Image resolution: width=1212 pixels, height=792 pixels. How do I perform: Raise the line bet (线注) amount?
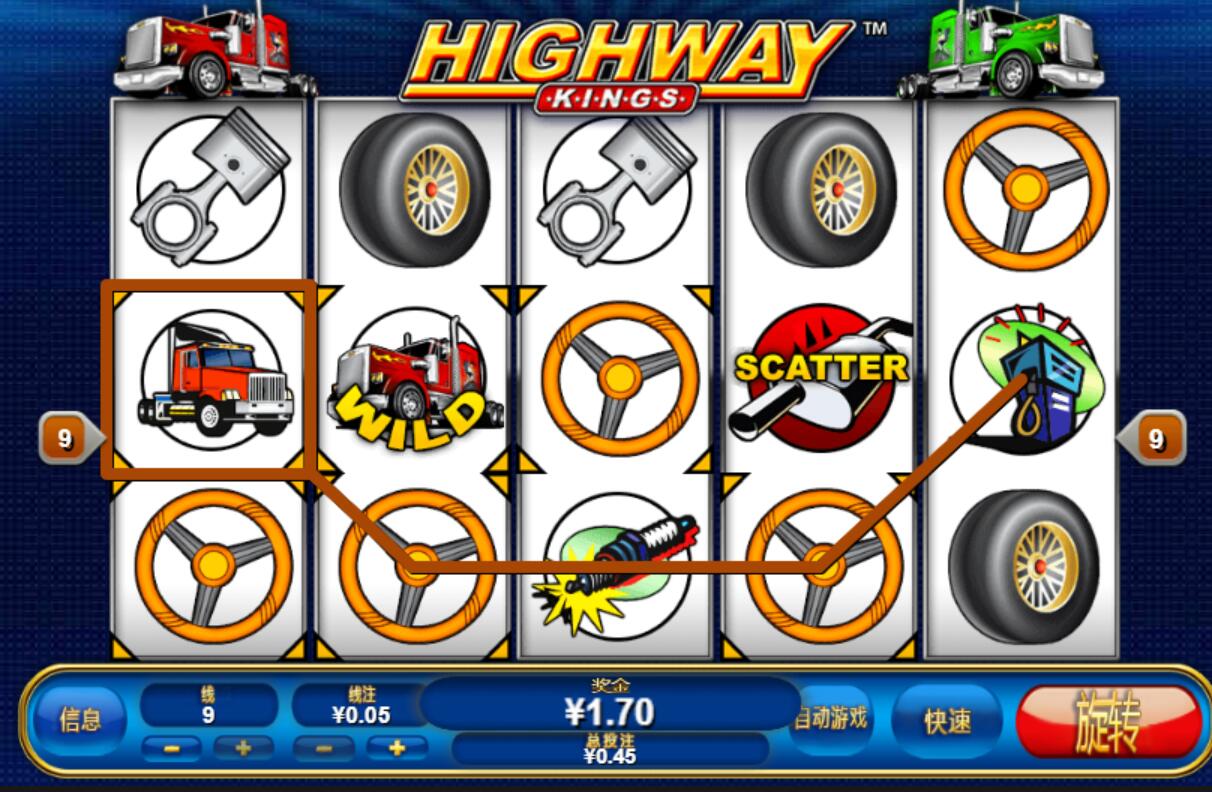point(396,748)
